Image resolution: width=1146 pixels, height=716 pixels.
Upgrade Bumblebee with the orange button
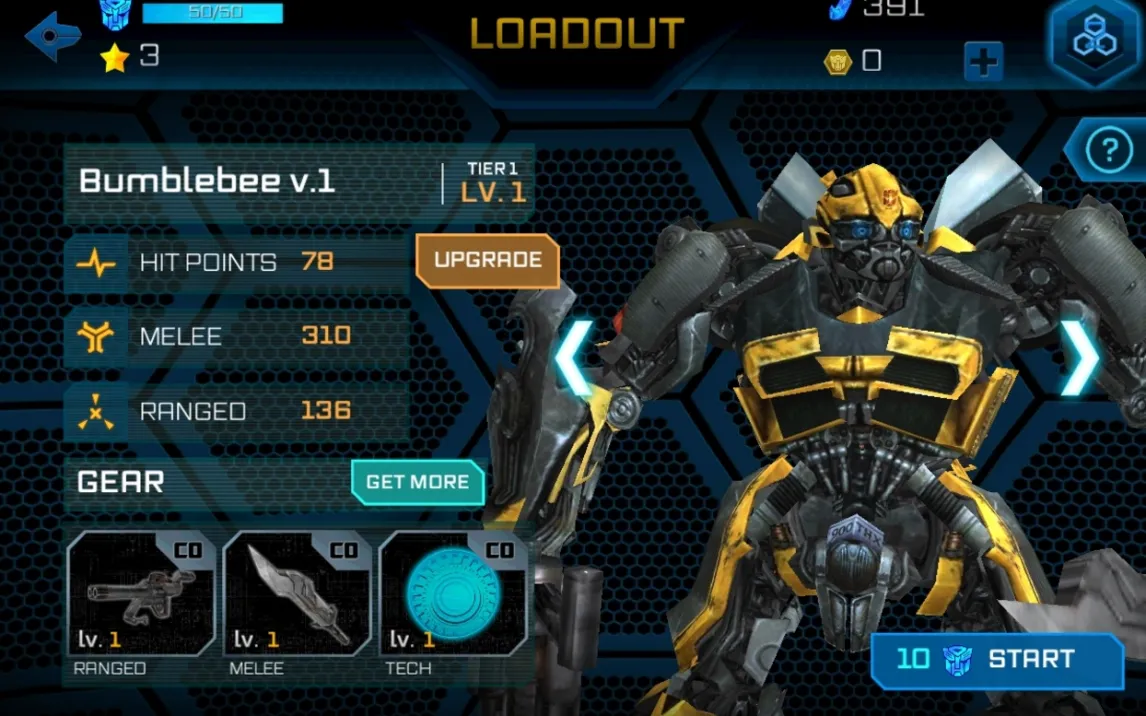[x=487, y=260]
